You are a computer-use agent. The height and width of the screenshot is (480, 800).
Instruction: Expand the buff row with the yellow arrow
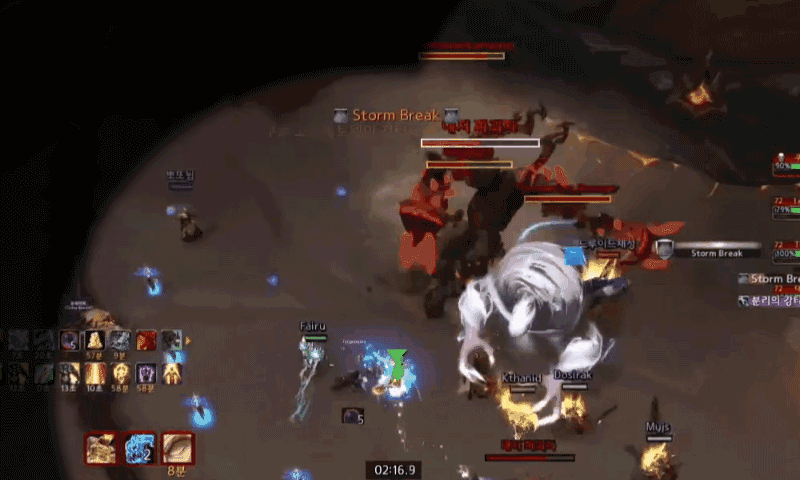click(x=187, y=341)
